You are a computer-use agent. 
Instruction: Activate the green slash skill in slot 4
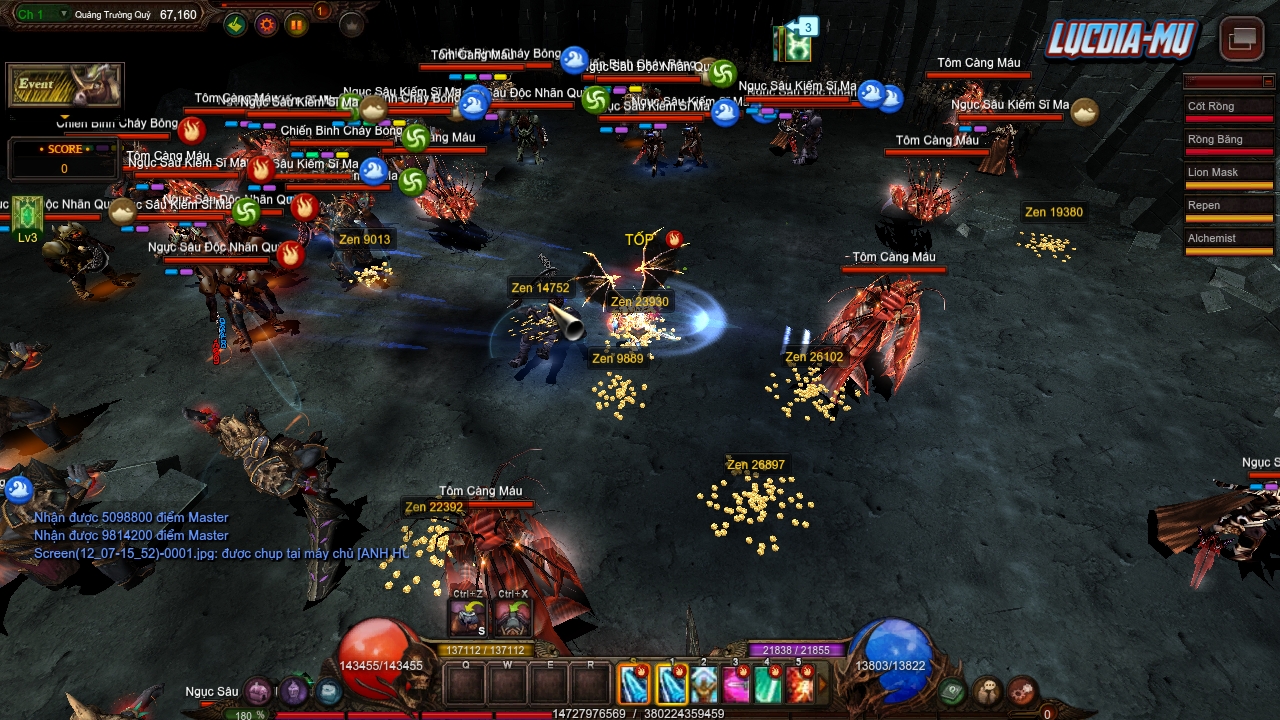tap(768, 685)
